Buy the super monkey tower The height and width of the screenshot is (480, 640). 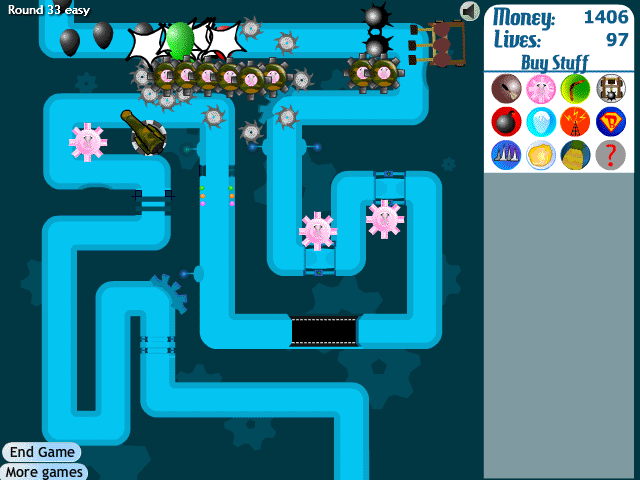(610, 122)
